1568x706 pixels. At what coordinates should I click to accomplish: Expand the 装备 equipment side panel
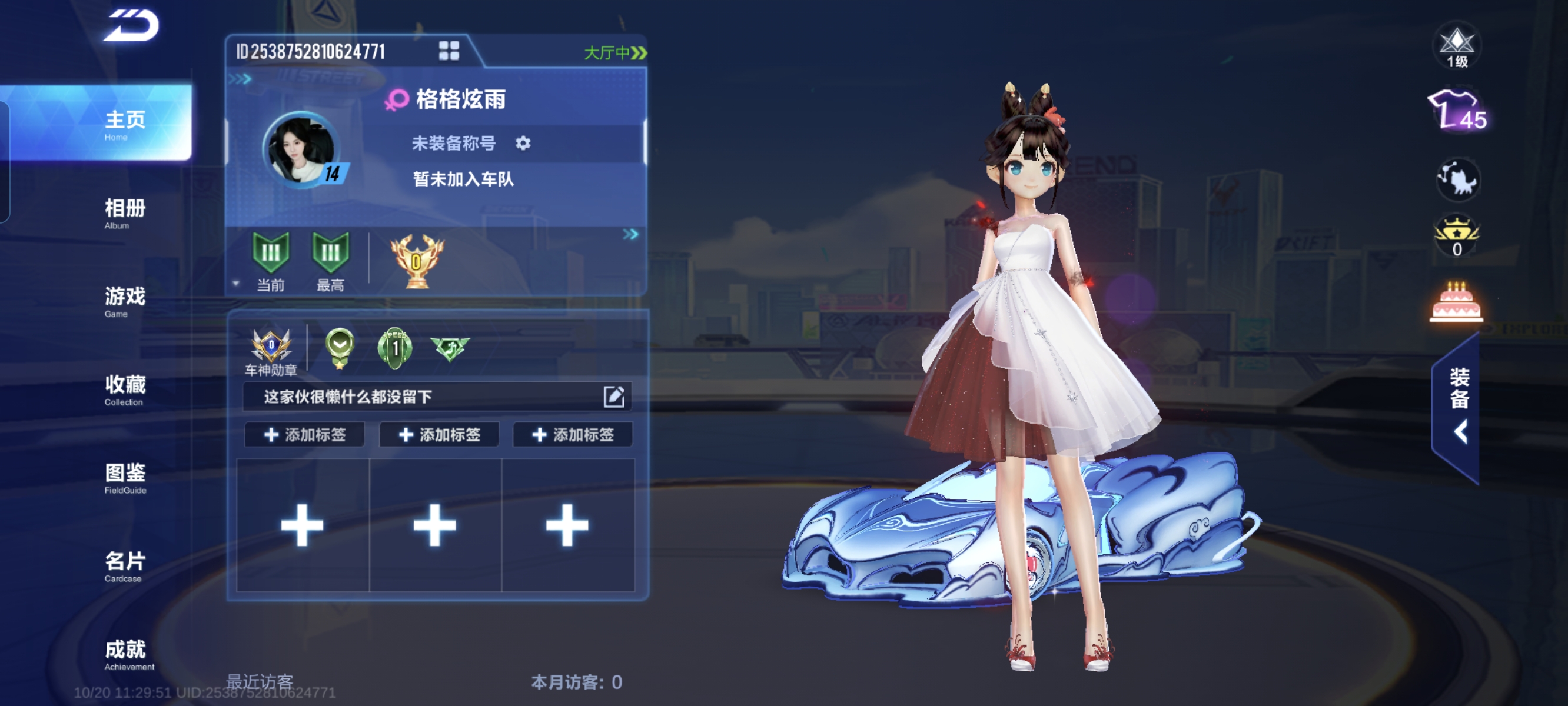click(x=1459, y=407)
